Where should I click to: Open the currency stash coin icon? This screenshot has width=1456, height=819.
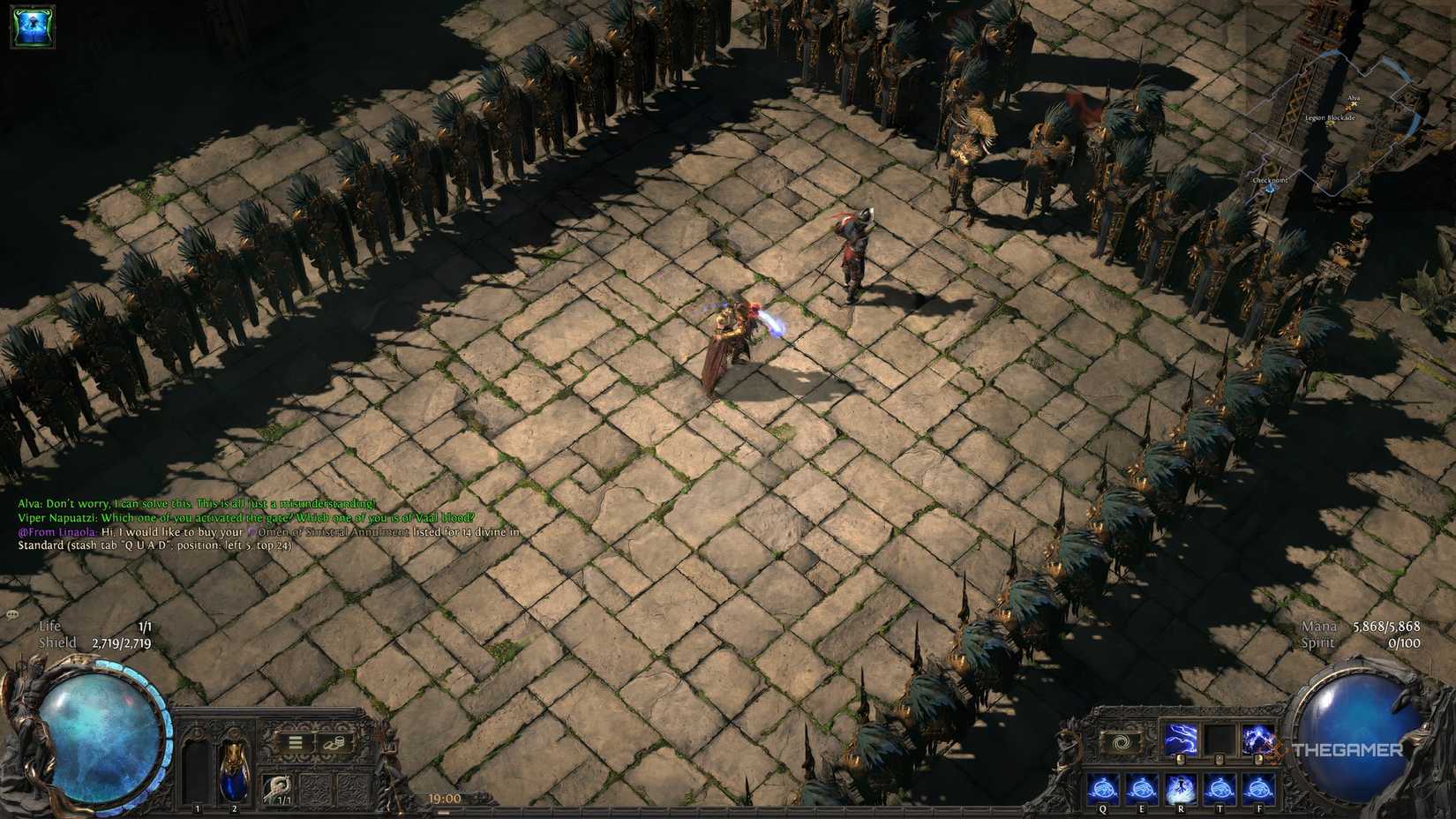pos(335,742)
